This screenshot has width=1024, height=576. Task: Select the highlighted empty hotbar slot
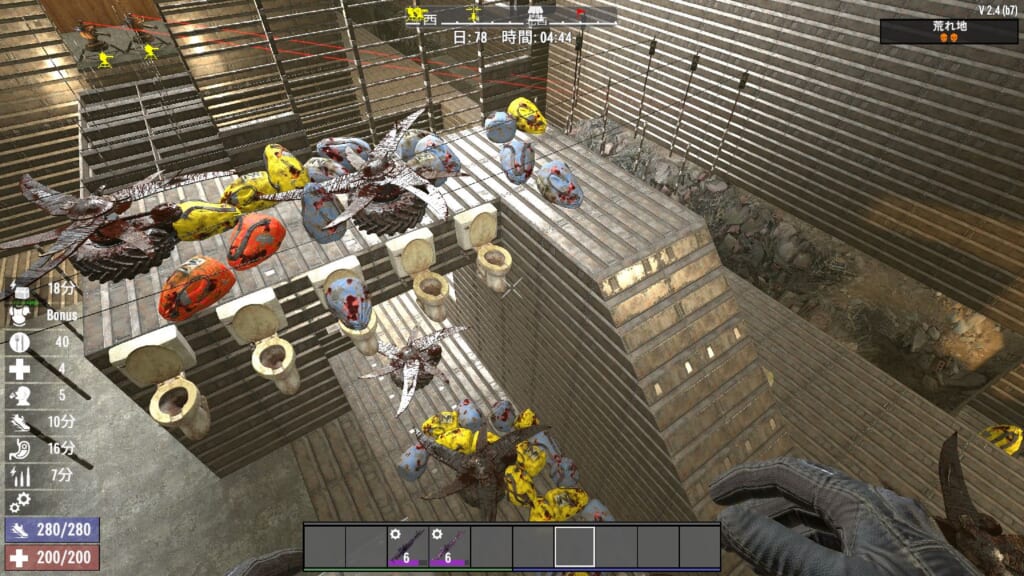tap(575, 547)
